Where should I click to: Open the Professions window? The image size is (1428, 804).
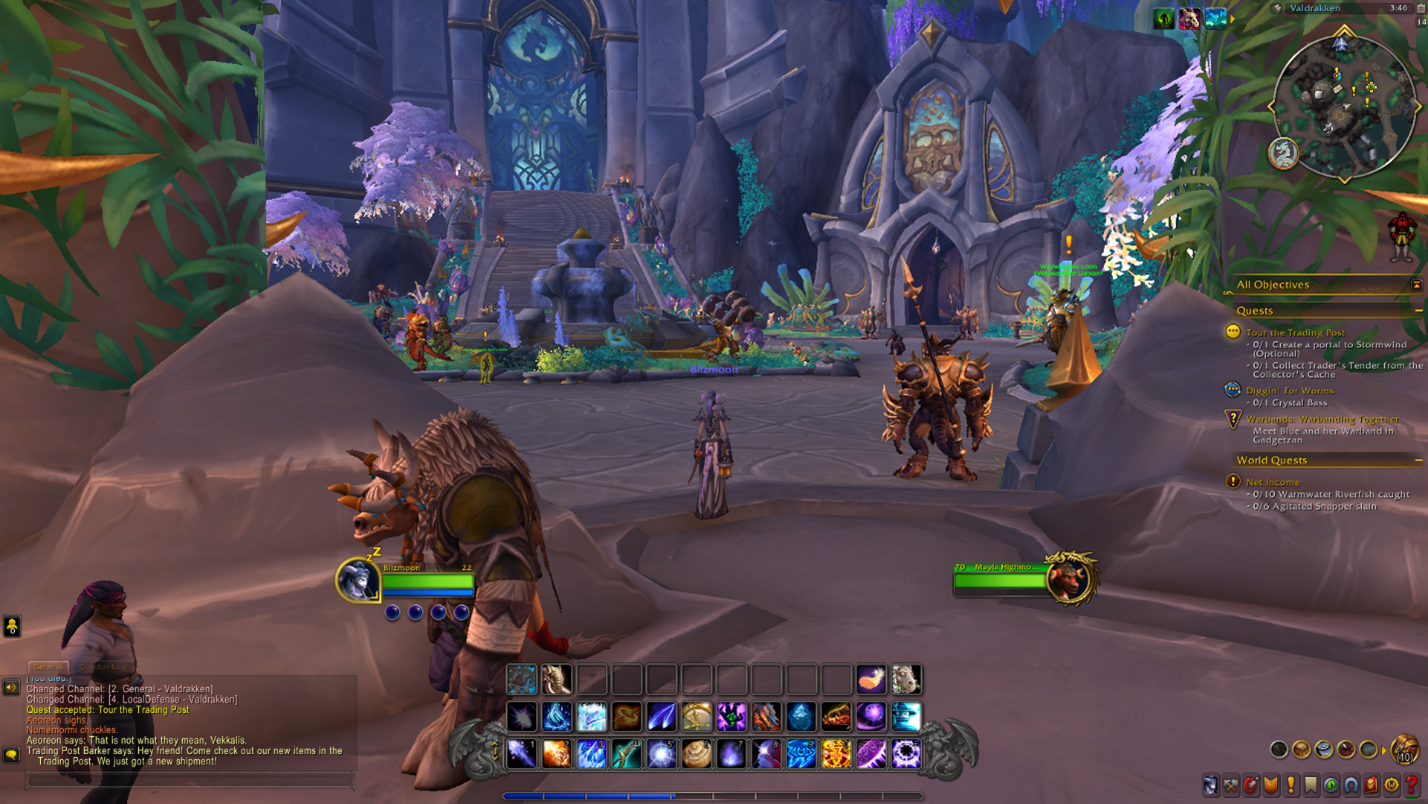tap(1230, 786)
